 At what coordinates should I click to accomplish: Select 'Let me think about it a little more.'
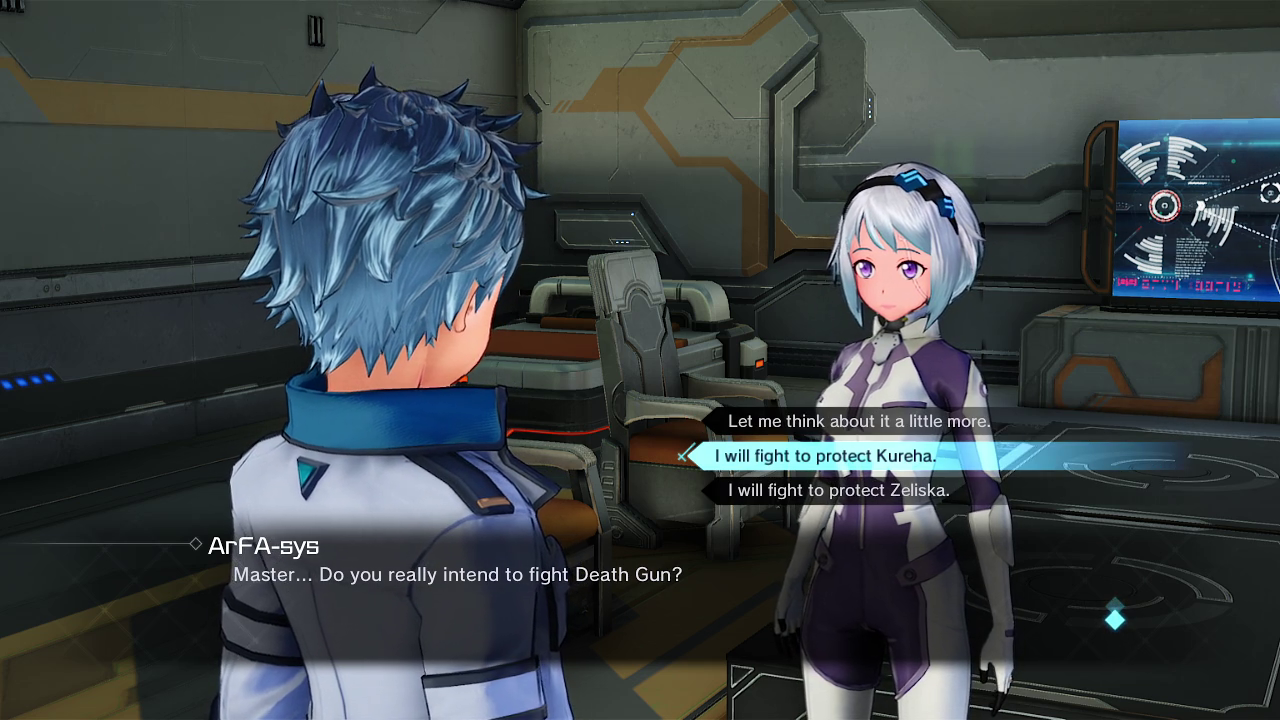pyautogui.click(x=858, y=421)
